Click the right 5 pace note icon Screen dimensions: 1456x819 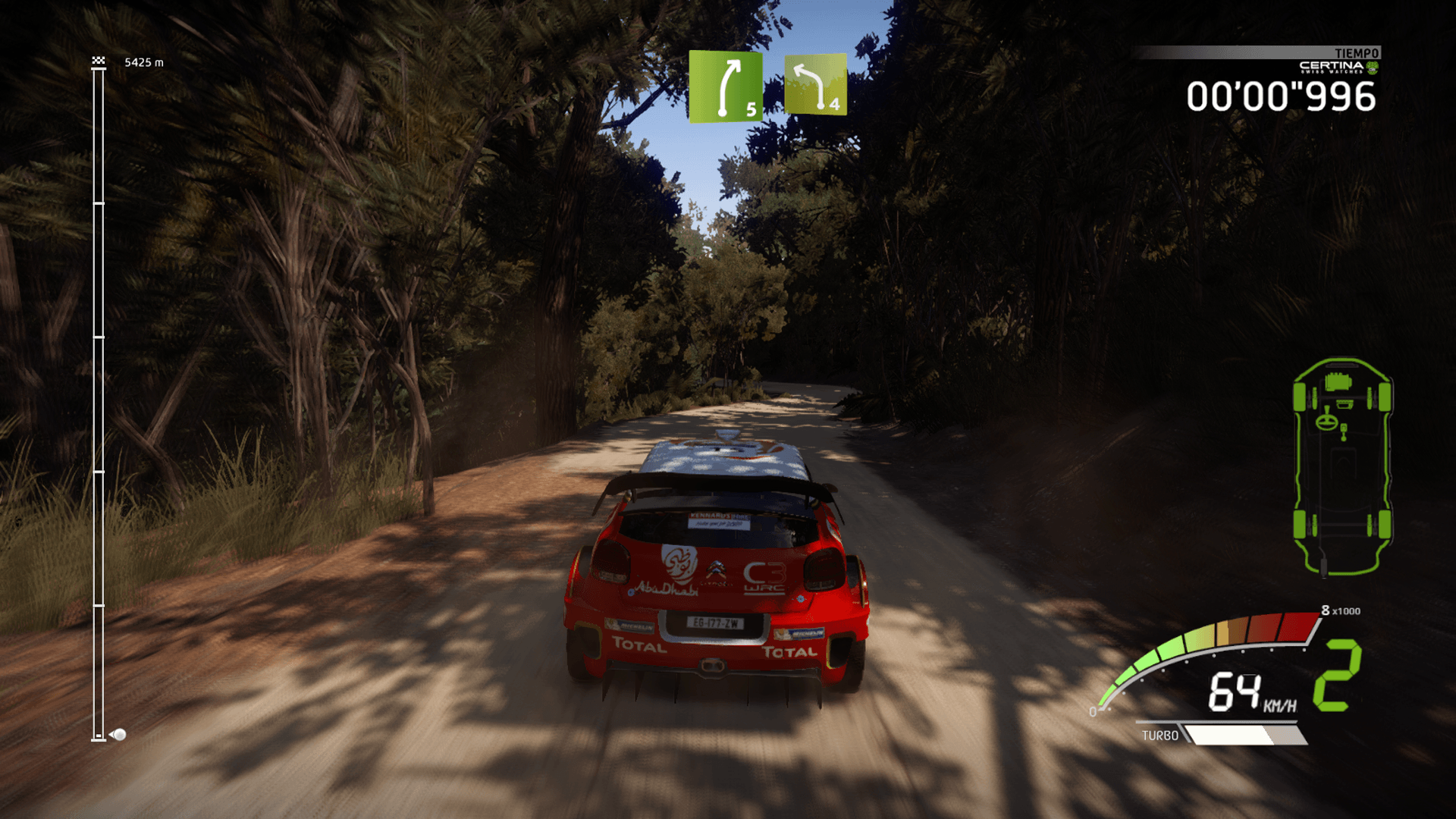[x=725, y=86]
